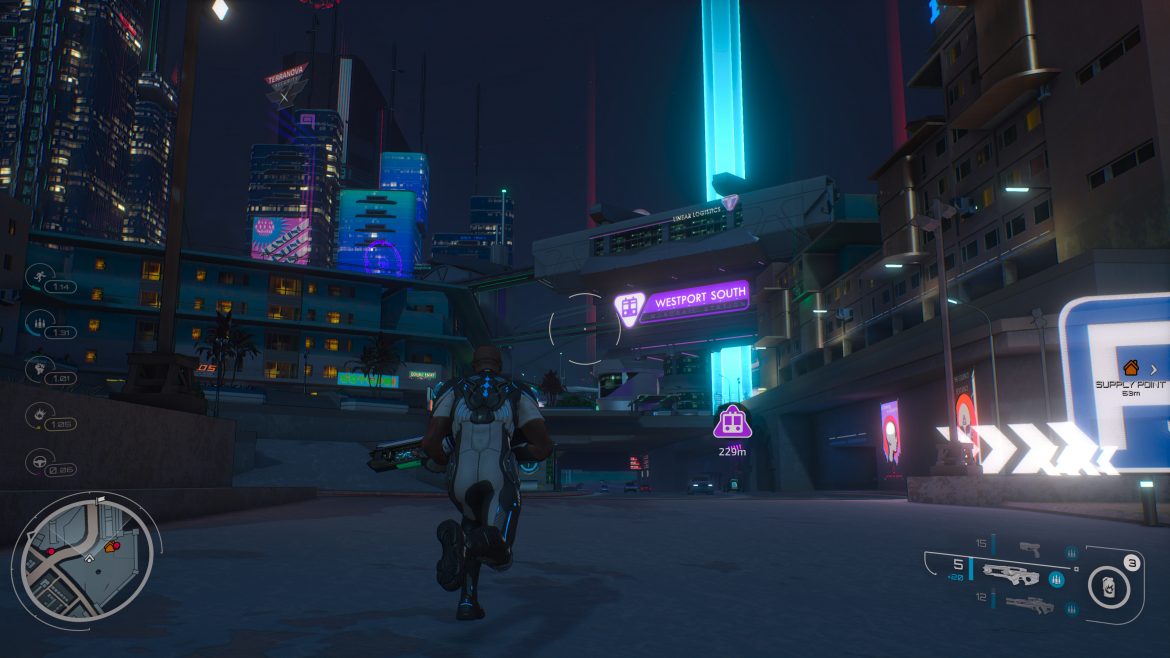Click the orange marker on the minimap
Image resolution: width=1170 pixels, height=658 pixels.
(112, 546)
